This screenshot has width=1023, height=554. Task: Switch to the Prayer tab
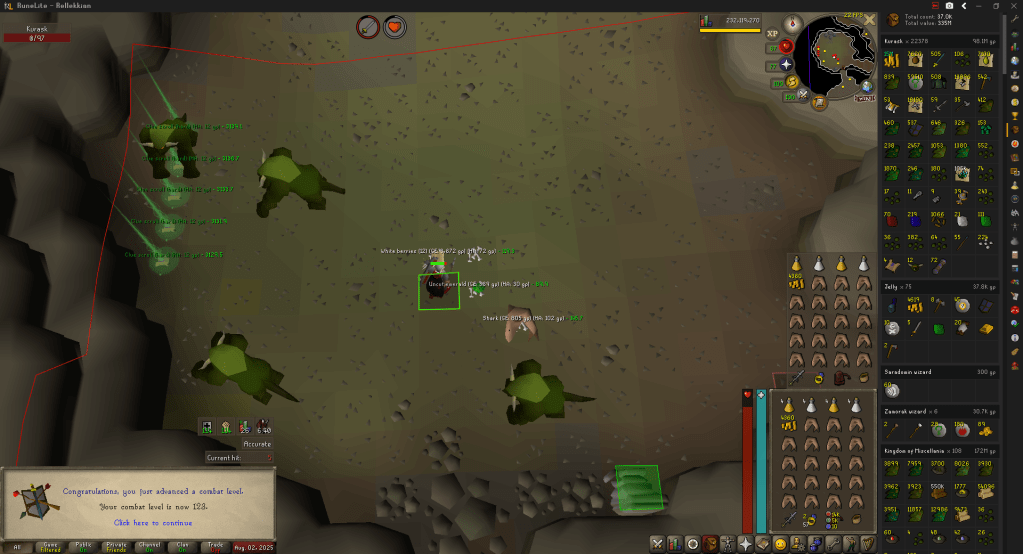(x=745, y=544)
